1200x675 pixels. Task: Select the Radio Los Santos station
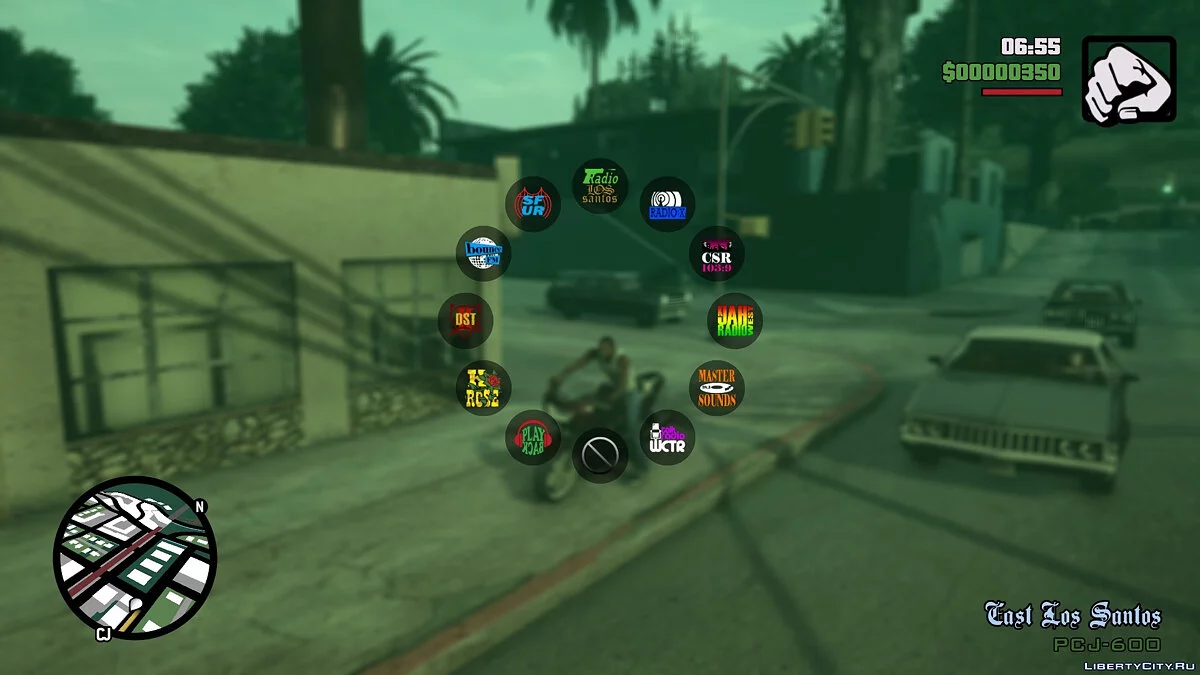[600, 187]
